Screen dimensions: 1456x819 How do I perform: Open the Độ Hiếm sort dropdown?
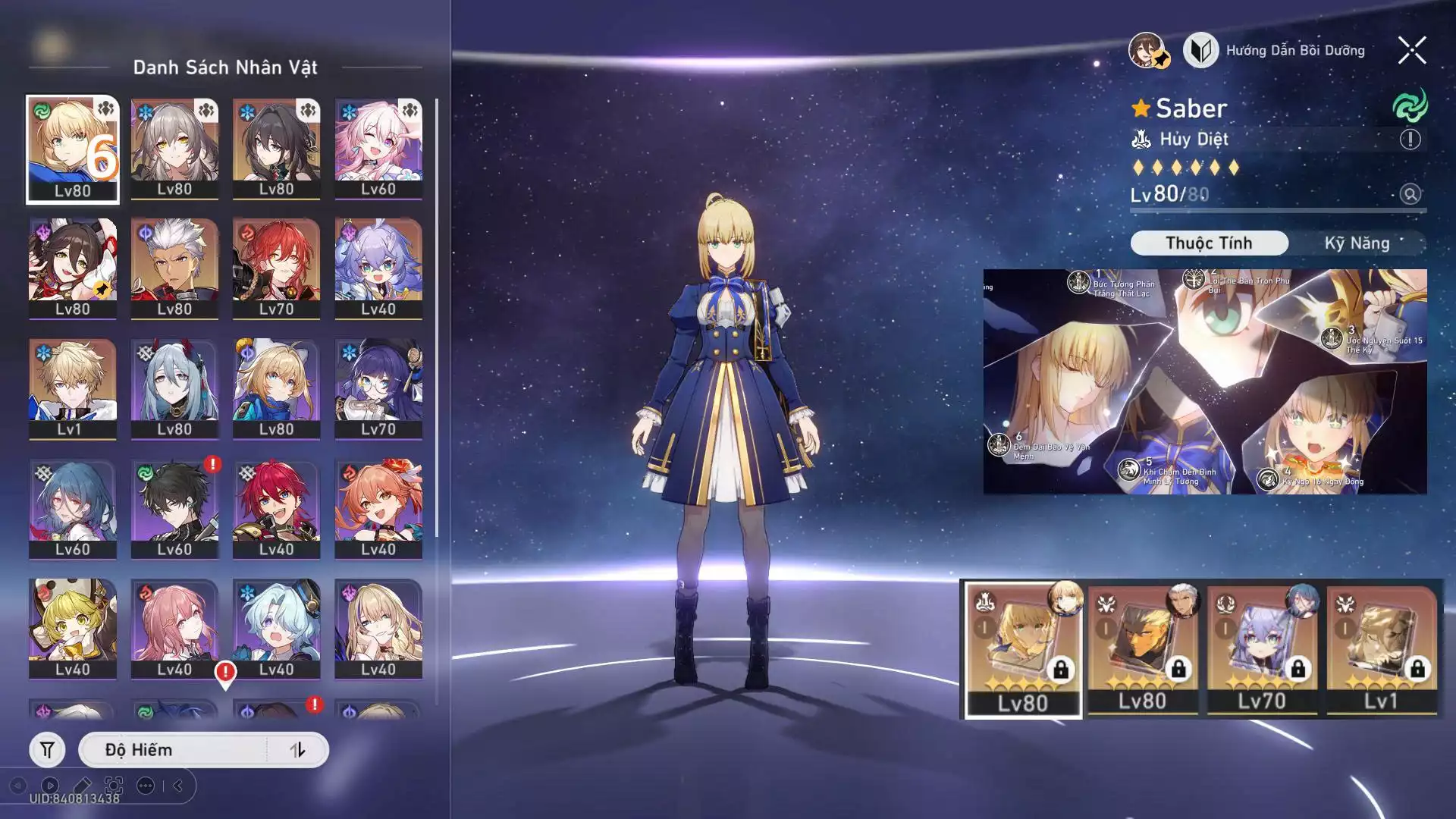[174, 750]
